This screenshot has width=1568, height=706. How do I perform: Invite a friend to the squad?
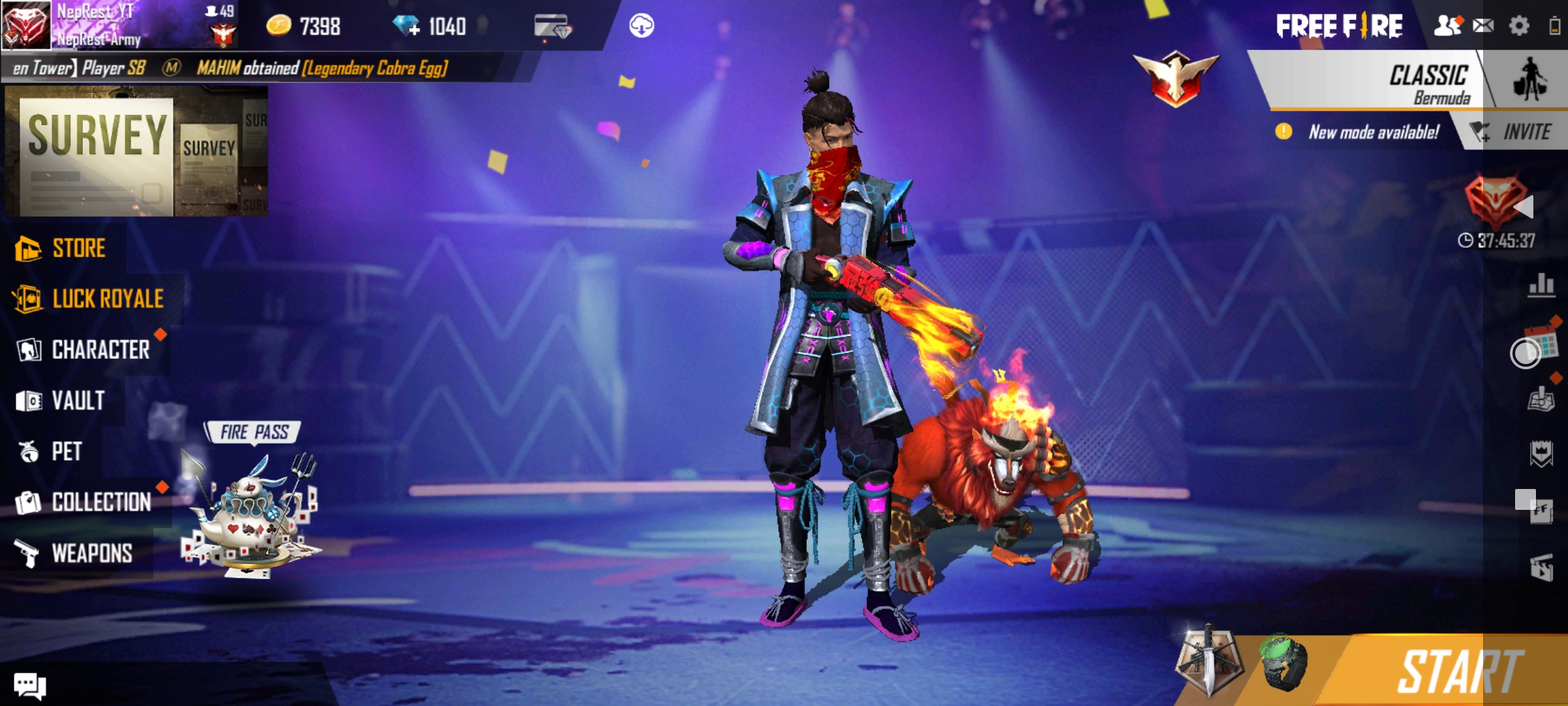[x=1514, y=133]
